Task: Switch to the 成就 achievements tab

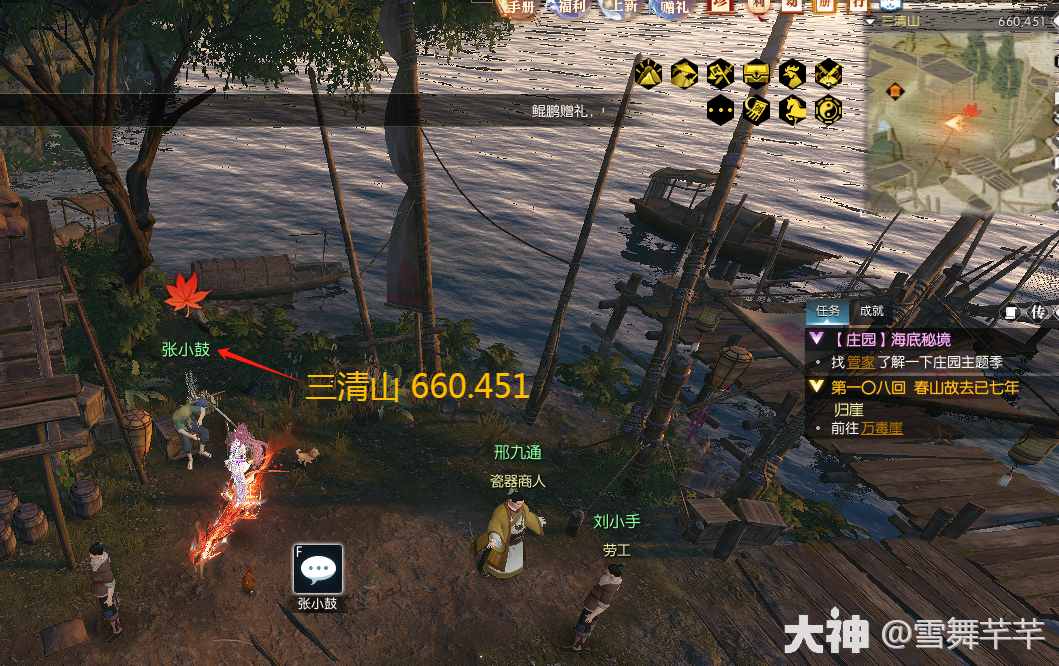Action: (x=871, y=311)
